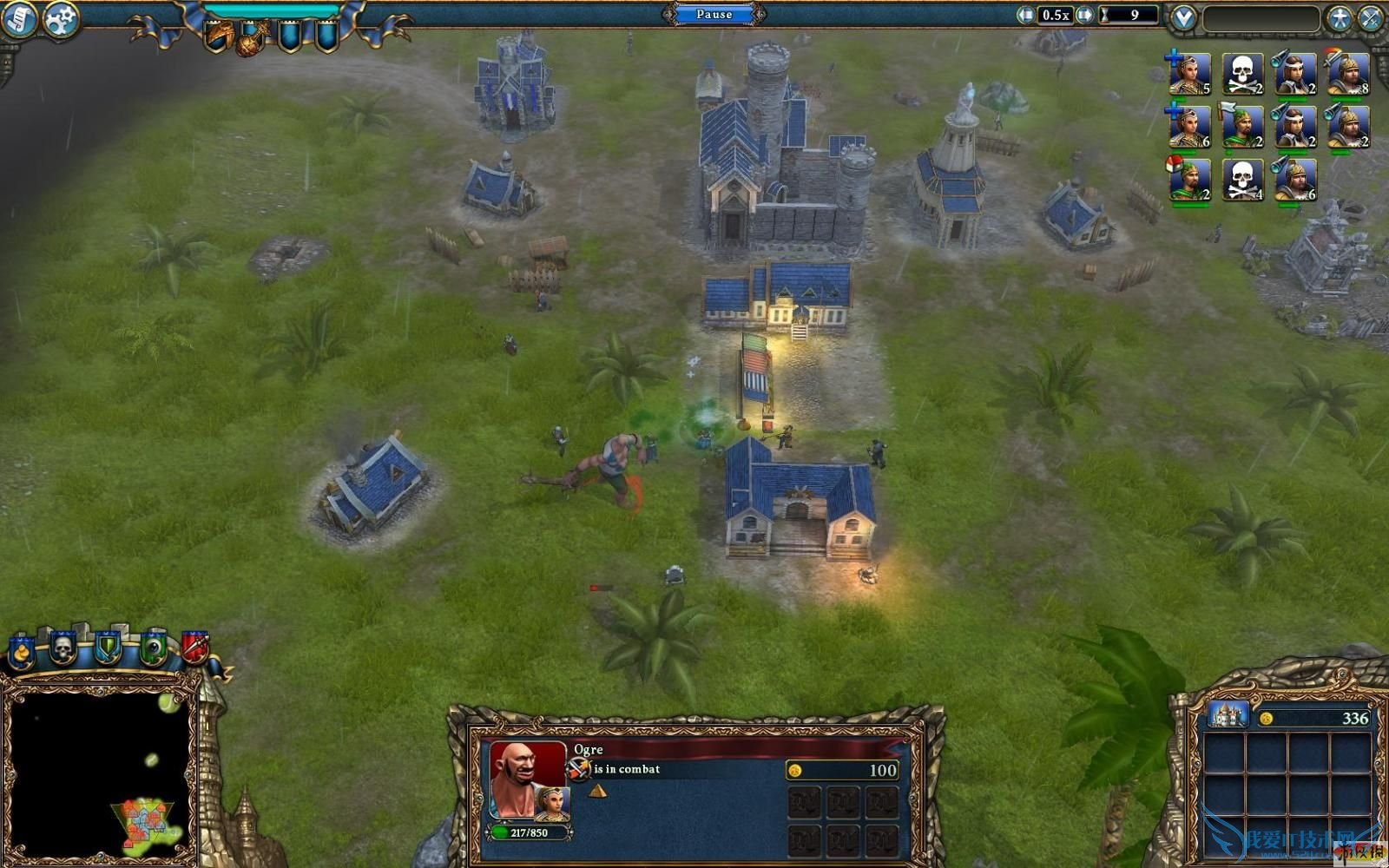Select the level 4 dead hero skull
Viewport: 1389px width, 868px height.
click(1242, 180)
